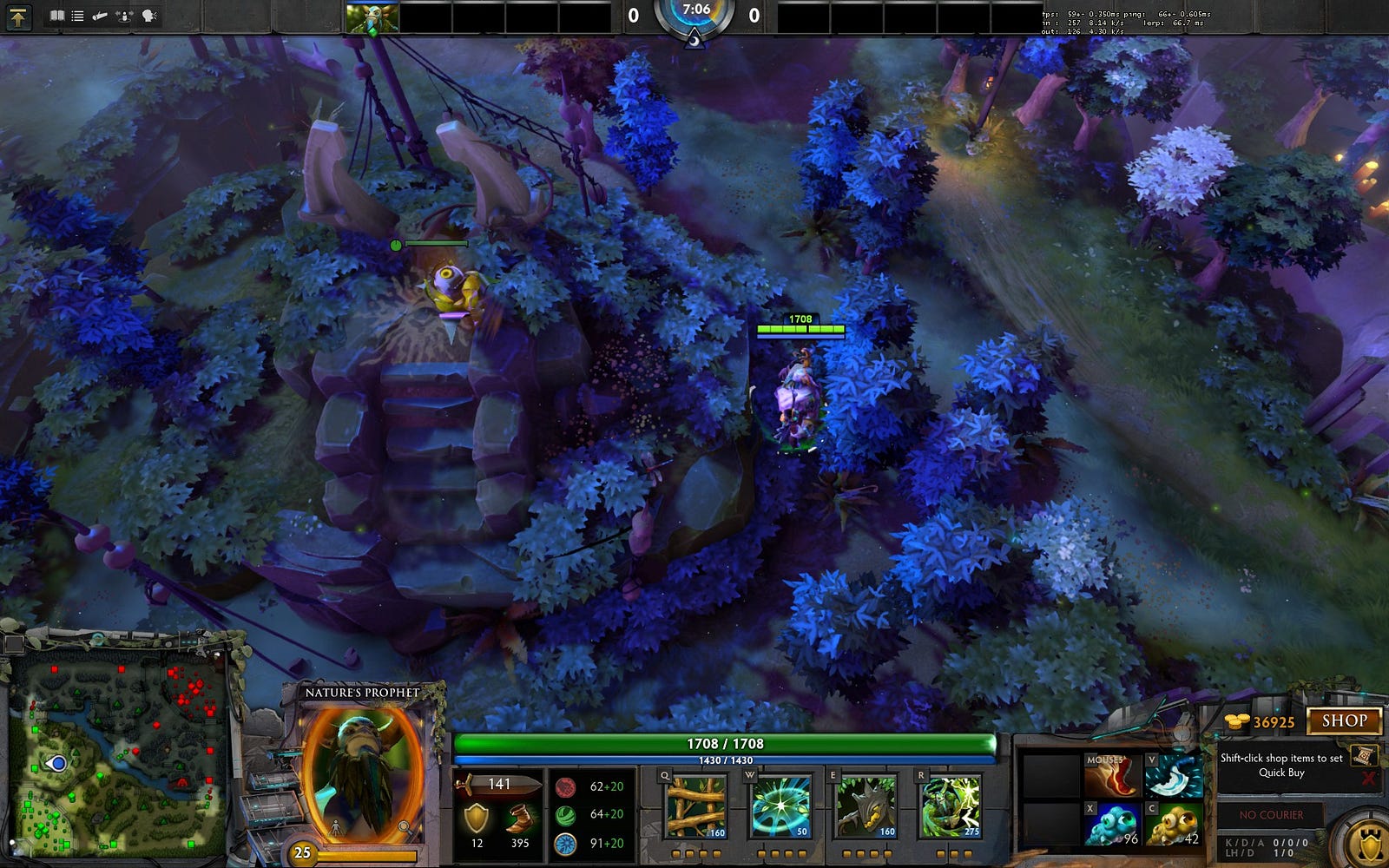The height and width of the screenshot is (868, 1389).
Task: Clear the Quick Buy with the red X
Action: pos(1368,778)
